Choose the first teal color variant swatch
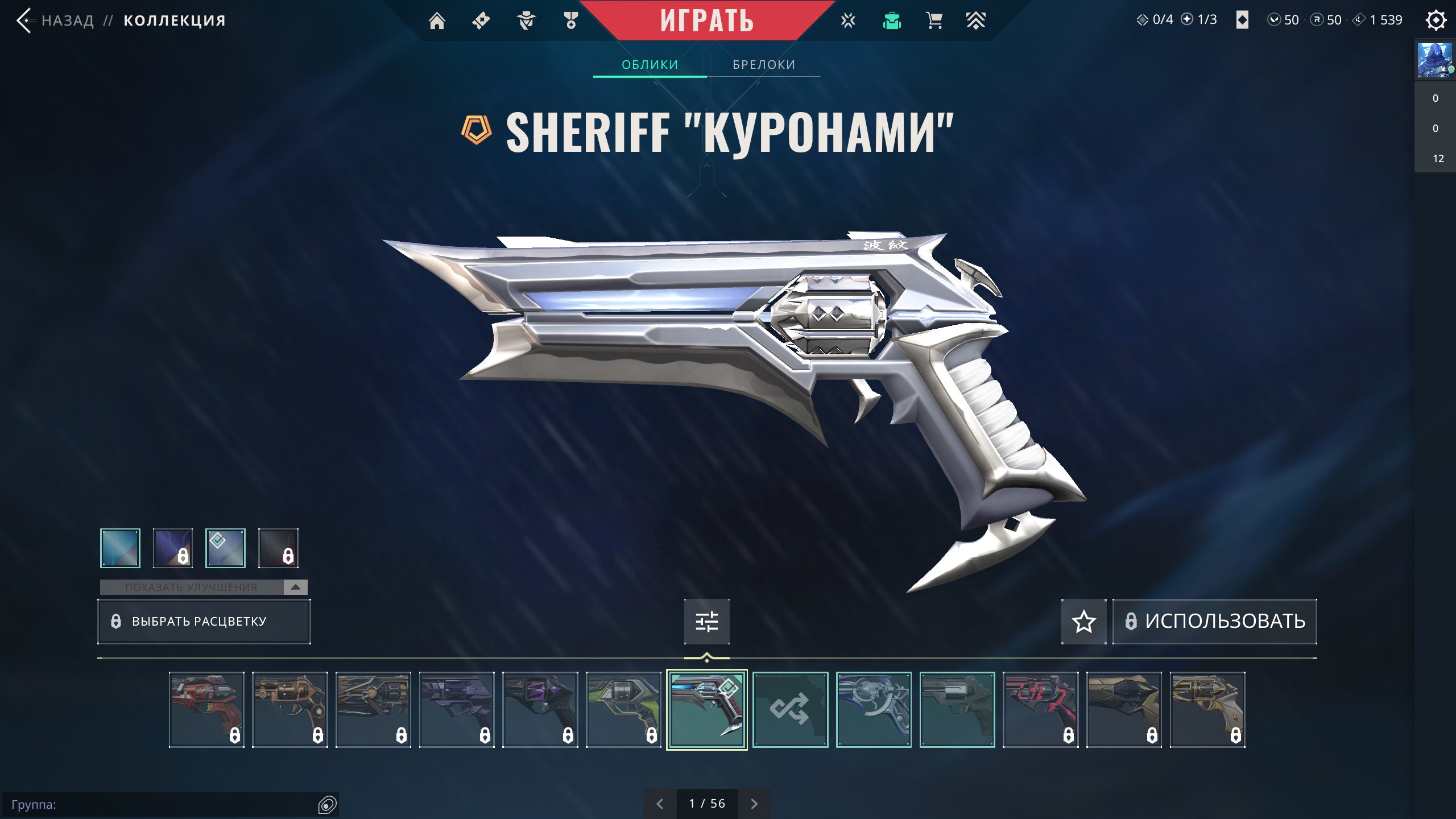The image size is (1456, 819). tap(120, 548)
